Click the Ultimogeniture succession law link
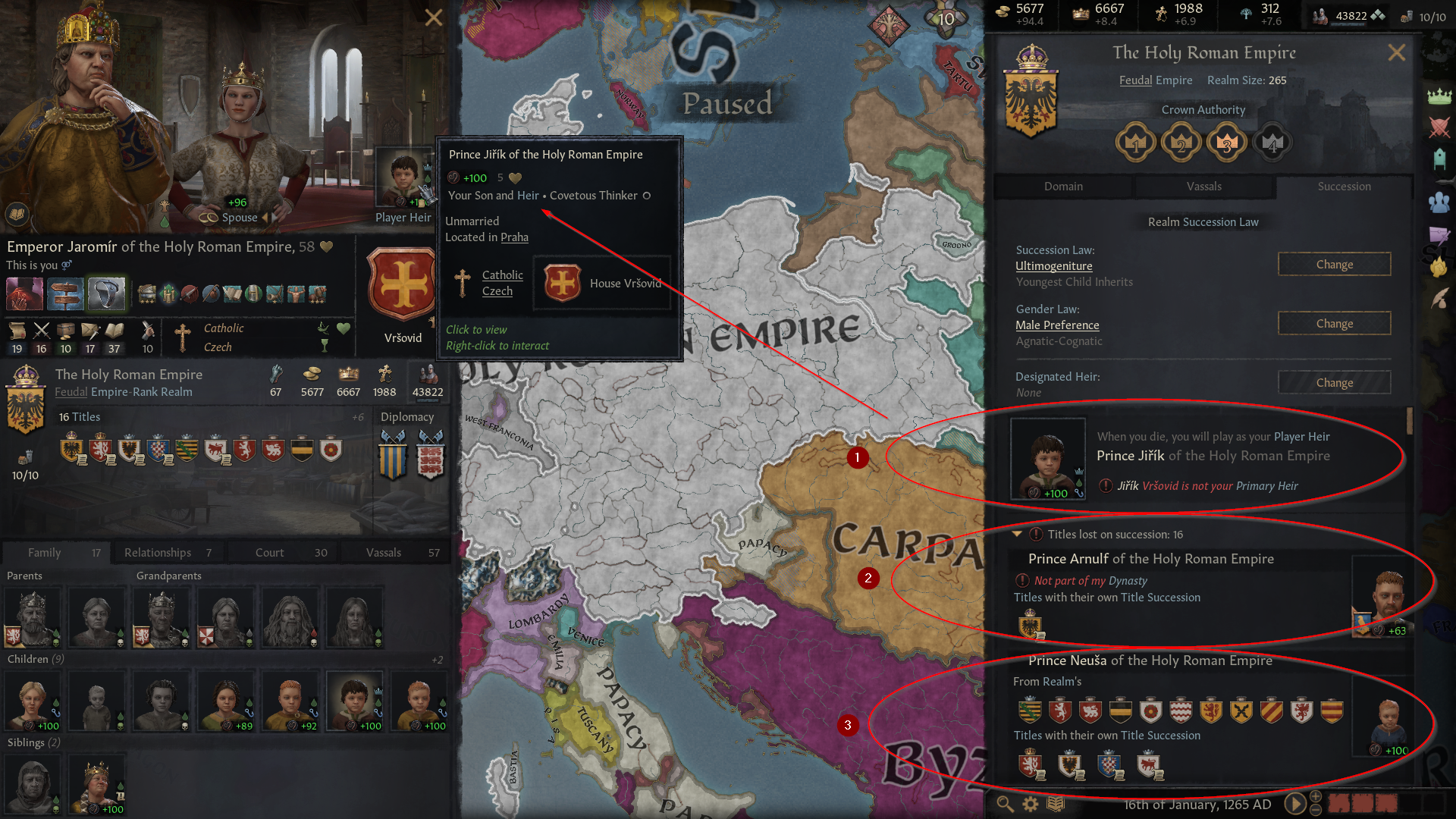 tap(1053, 265)
